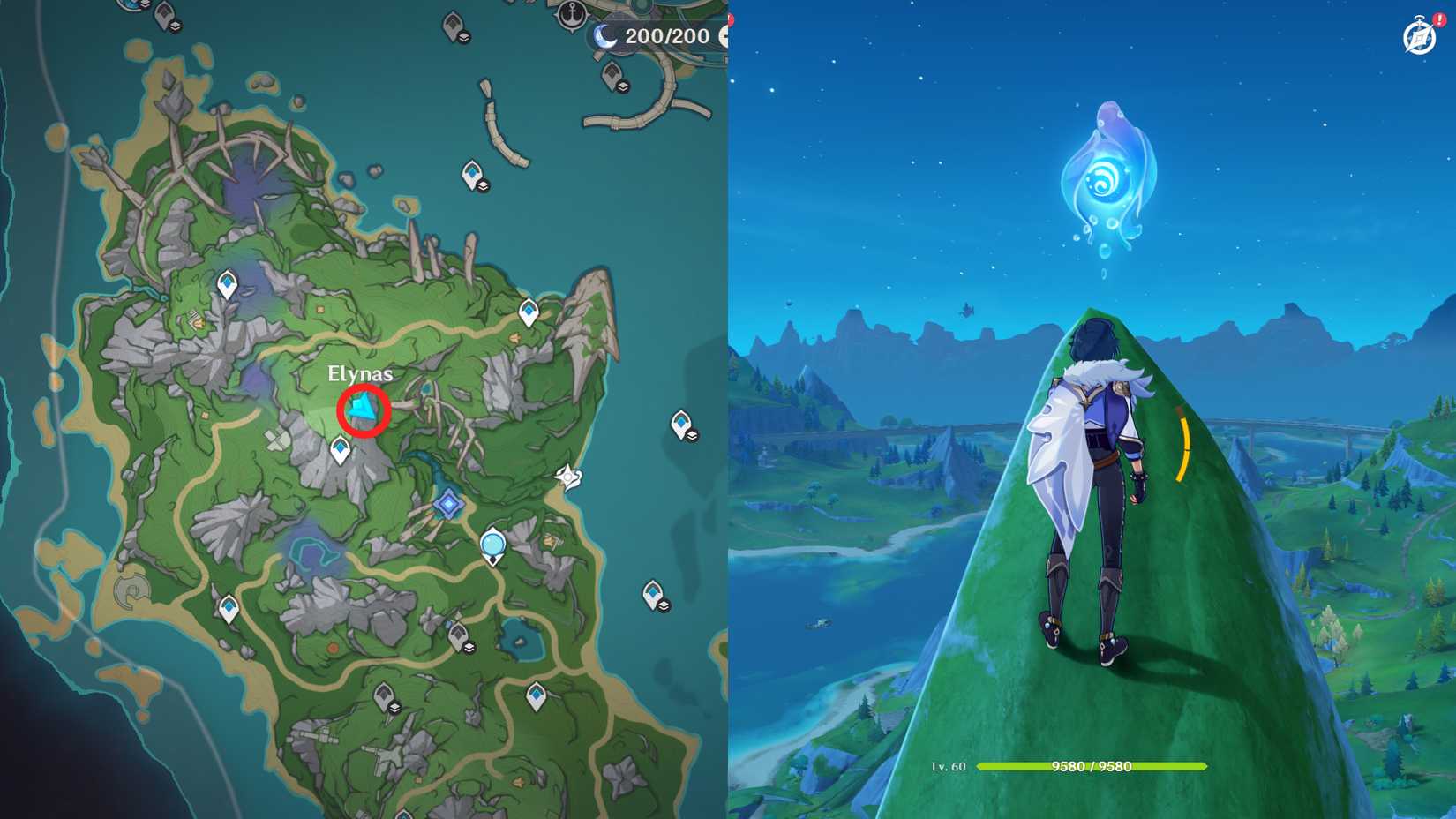Click the anchor harbor icon atop the map
Screen dimensions: 1456x819
[x=572, y=16]
